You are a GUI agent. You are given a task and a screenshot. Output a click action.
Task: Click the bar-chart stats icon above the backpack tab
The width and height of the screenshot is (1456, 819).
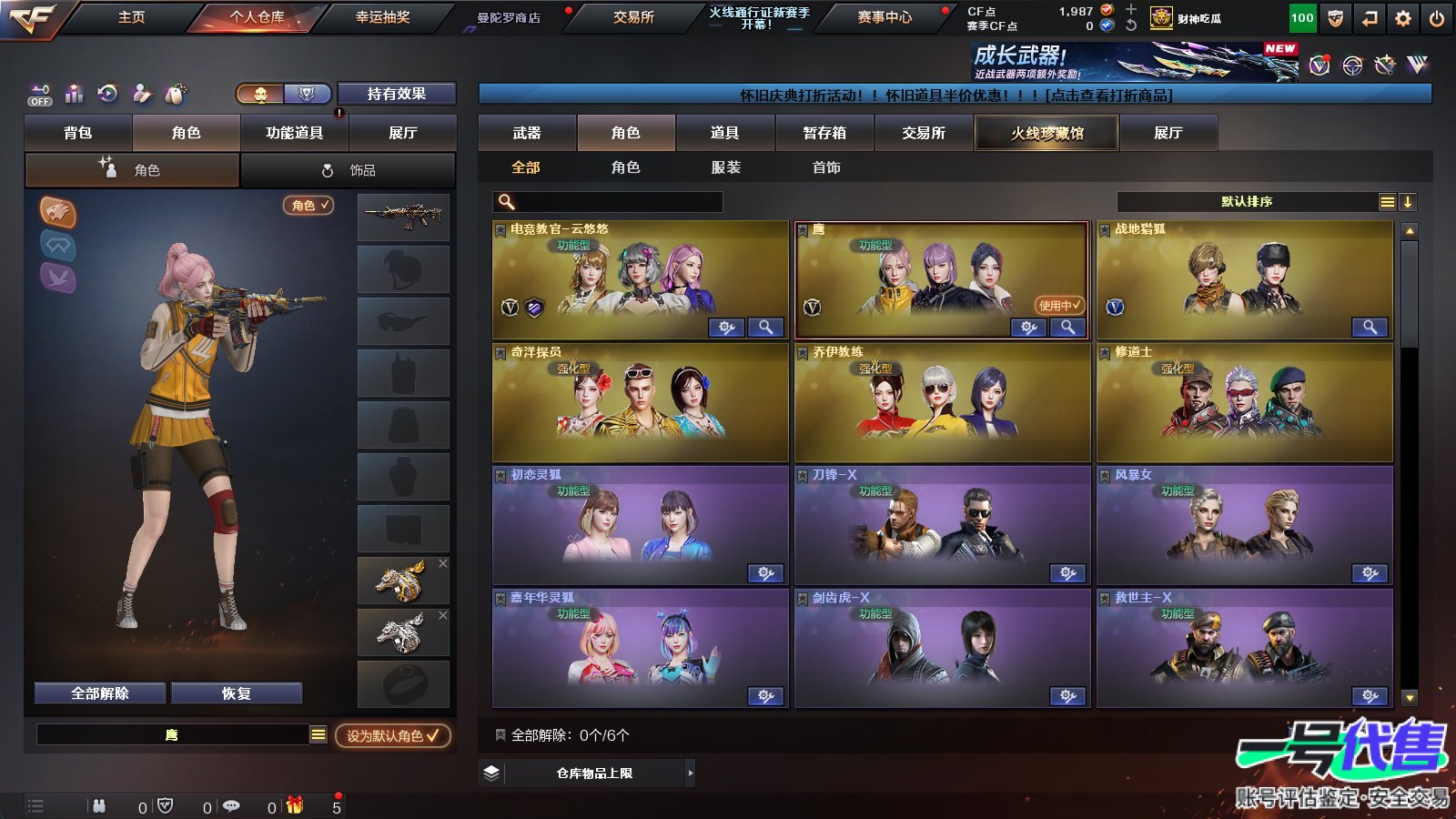coord(74,95)
